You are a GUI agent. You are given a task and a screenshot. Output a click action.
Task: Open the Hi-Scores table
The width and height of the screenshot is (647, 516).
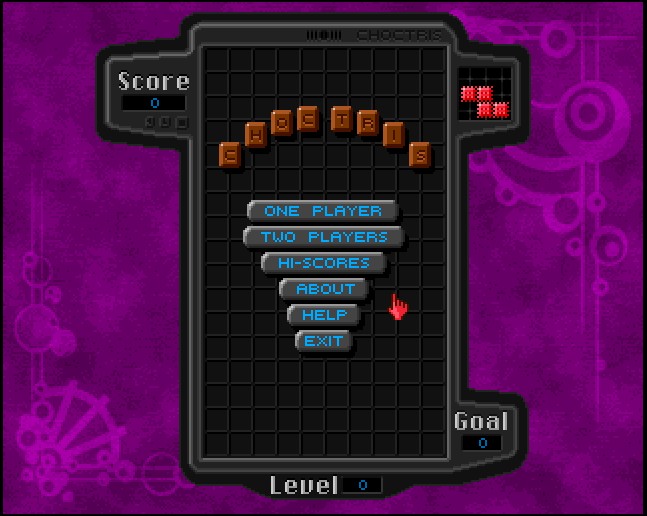[323, 263]
